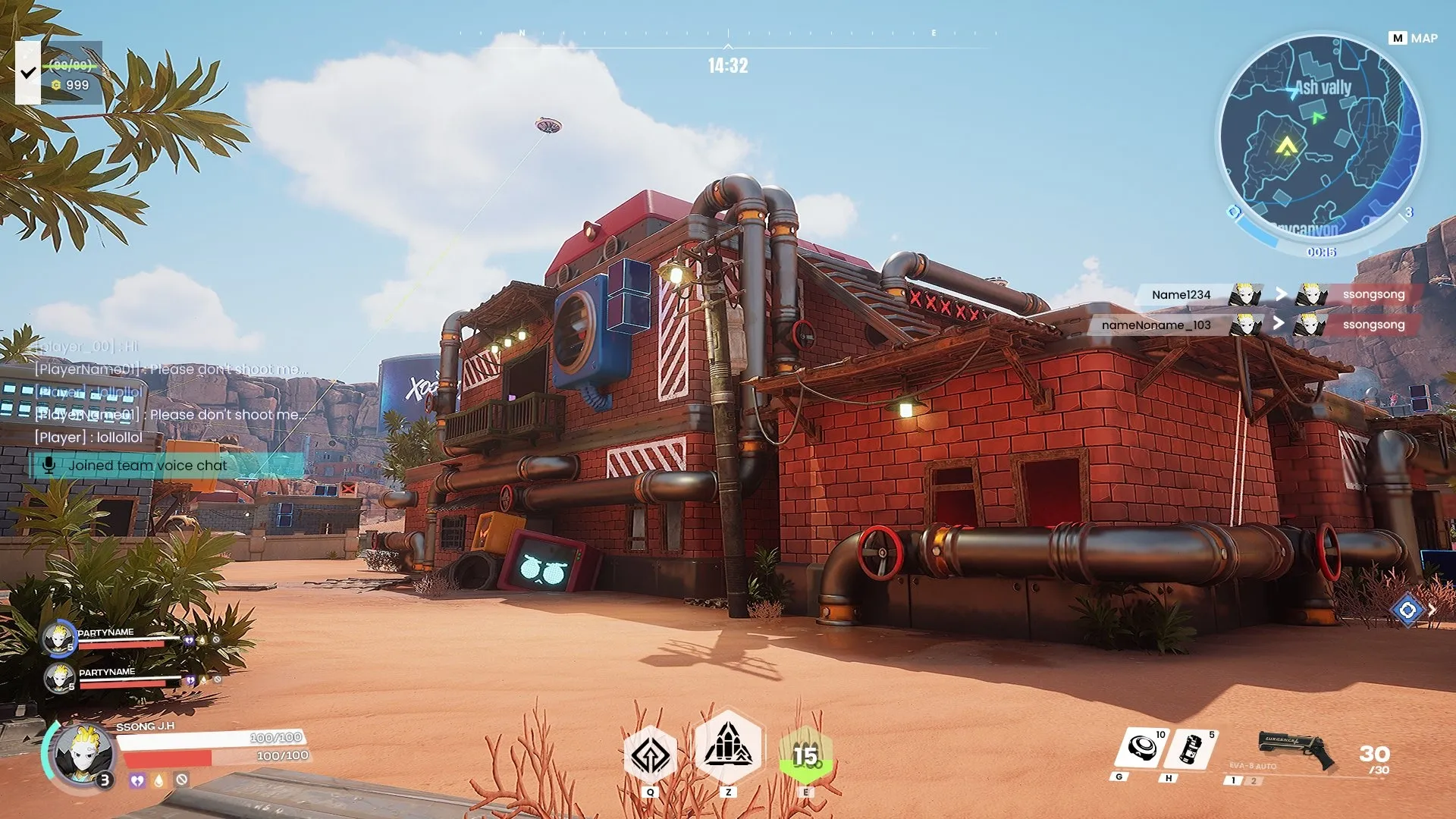Select the disc mine item slot
This screenshot has height=819, width=1456.
tap(1142, 749)
